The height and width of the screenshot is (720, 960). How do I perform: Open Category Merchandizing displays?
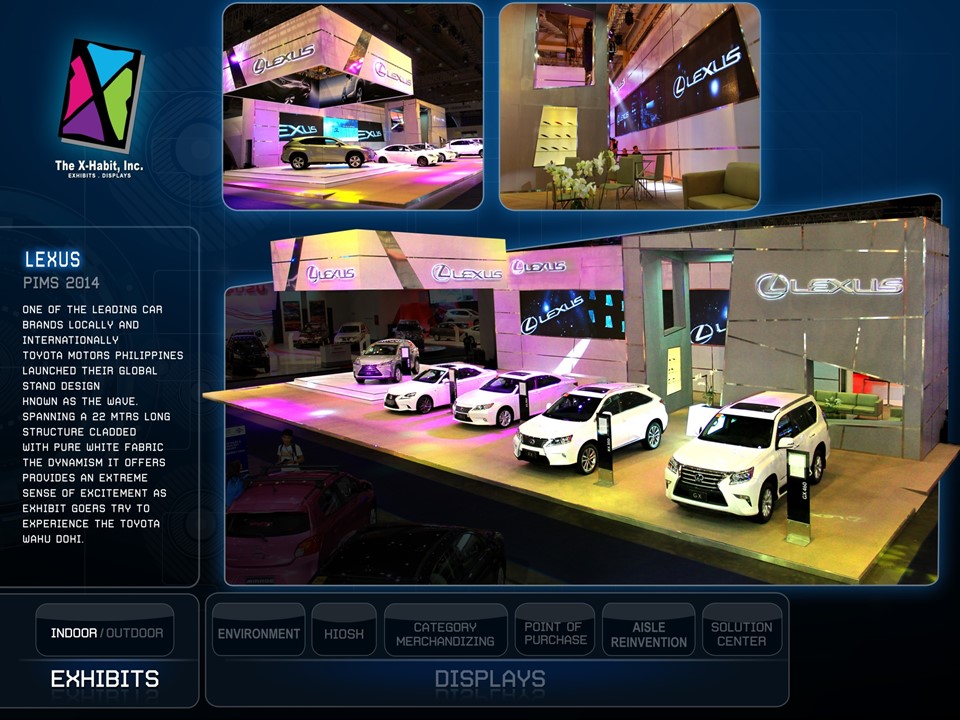pos(445,632)
